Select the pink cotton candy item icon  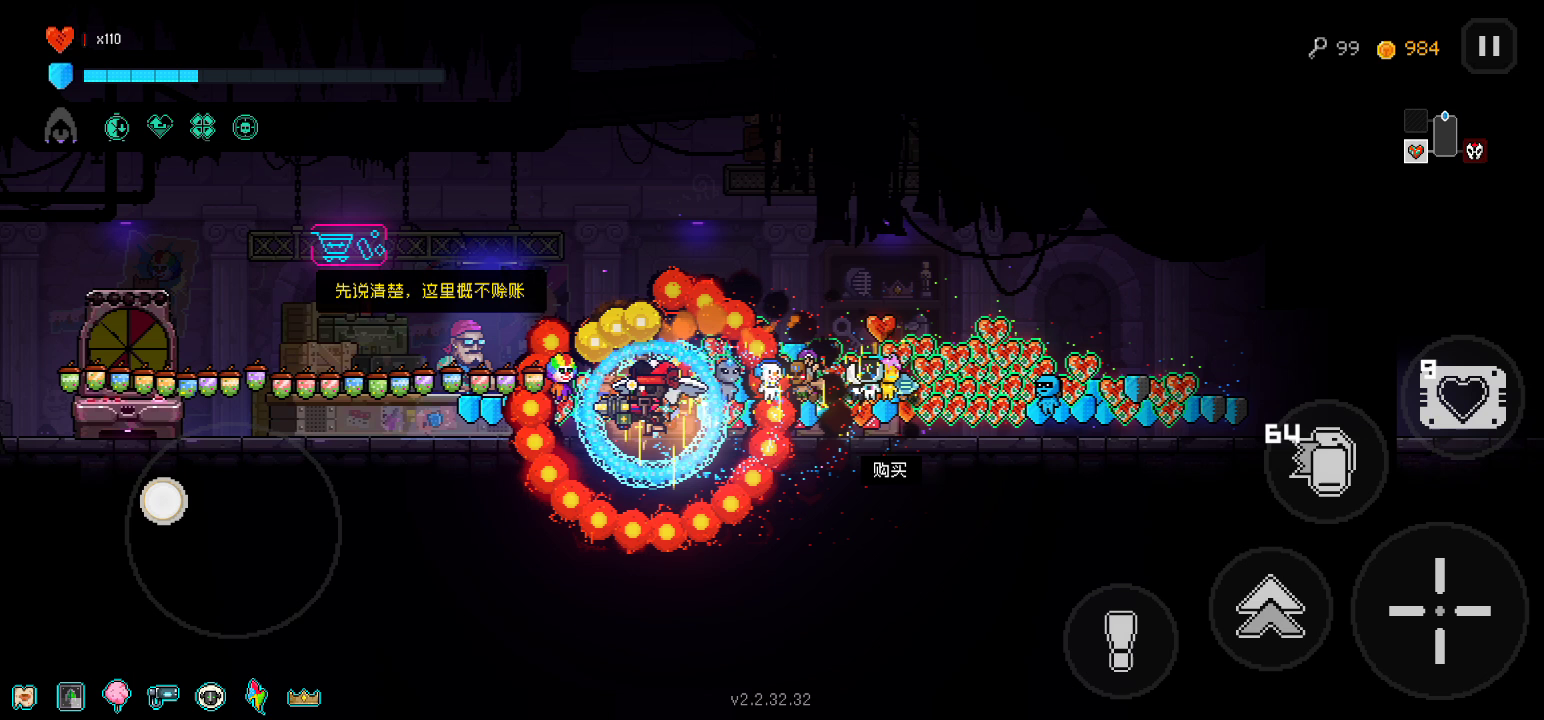pyautogui.click(x=116, y=696)
